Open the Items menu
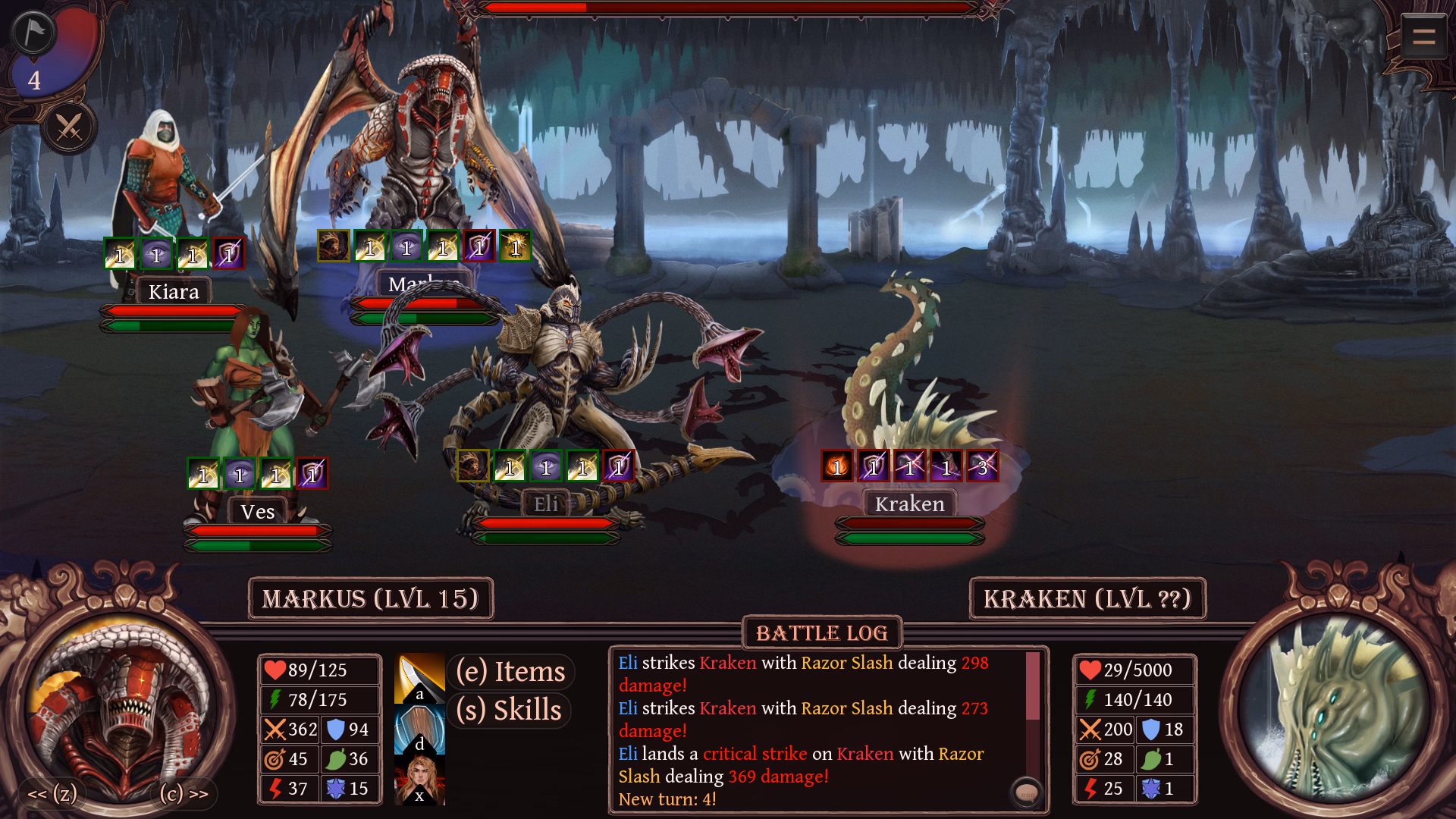Screen dimensions: 1456x819 pyautogui.click(x=510, y=672)
